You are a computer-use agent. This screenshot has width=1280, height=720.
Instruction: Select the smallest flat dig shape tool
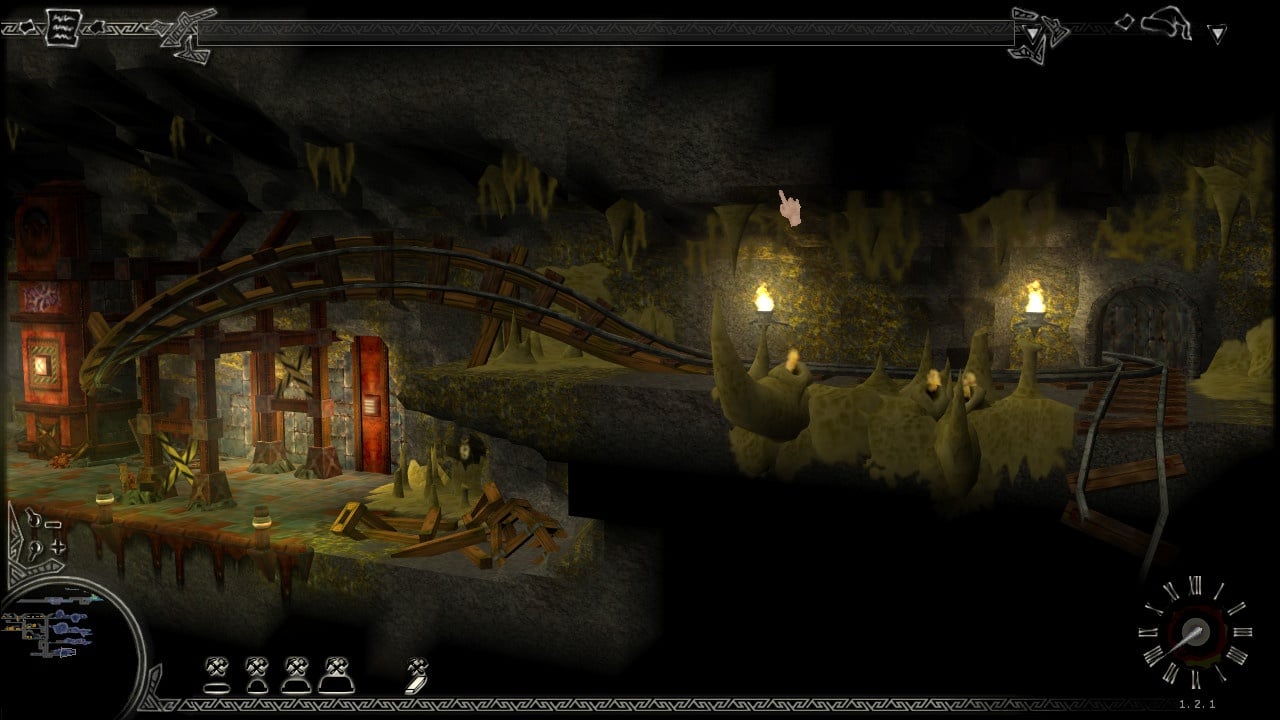(217, 675)
